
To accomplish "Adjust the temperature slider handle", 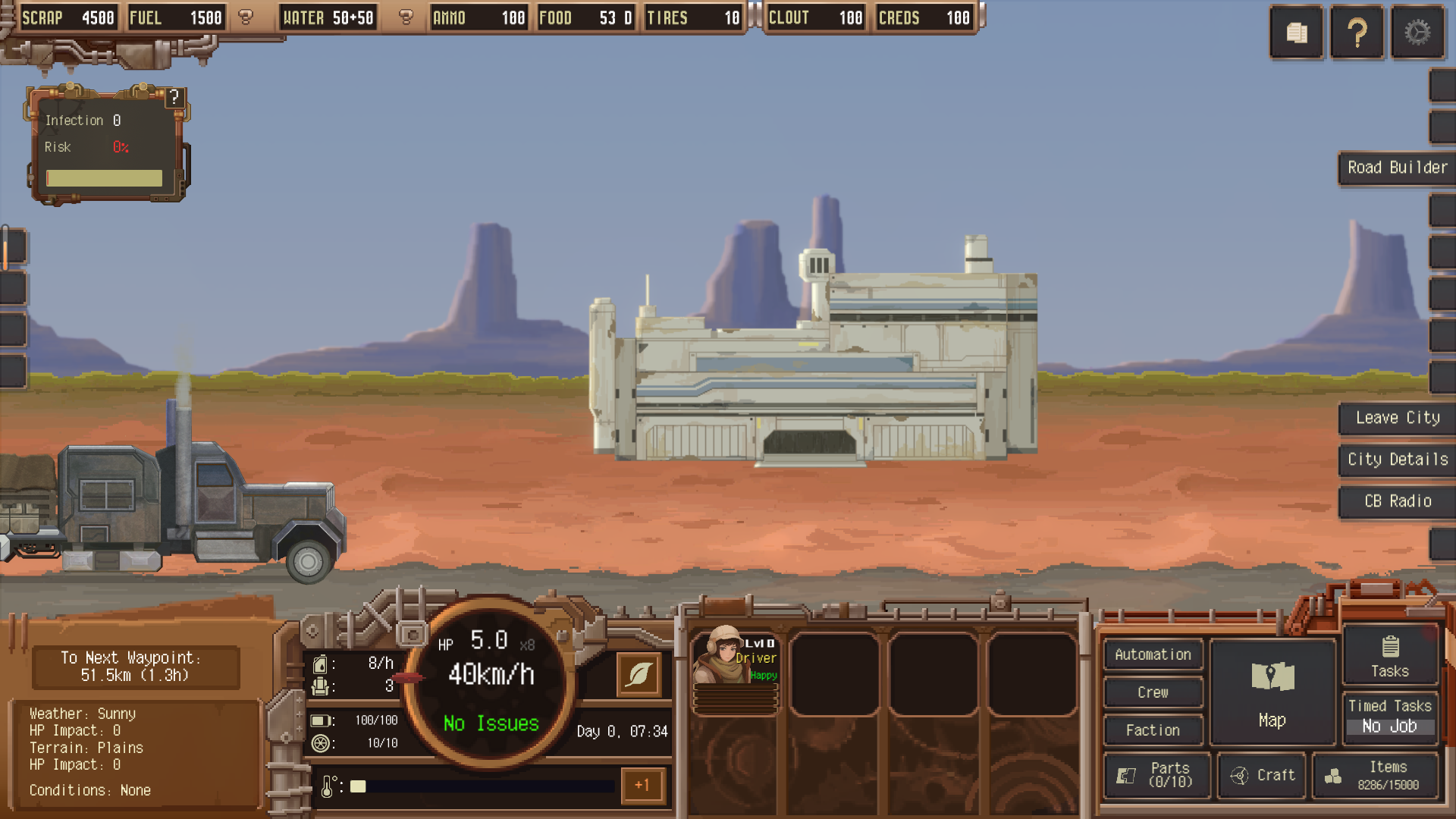I will coord(359,786).
